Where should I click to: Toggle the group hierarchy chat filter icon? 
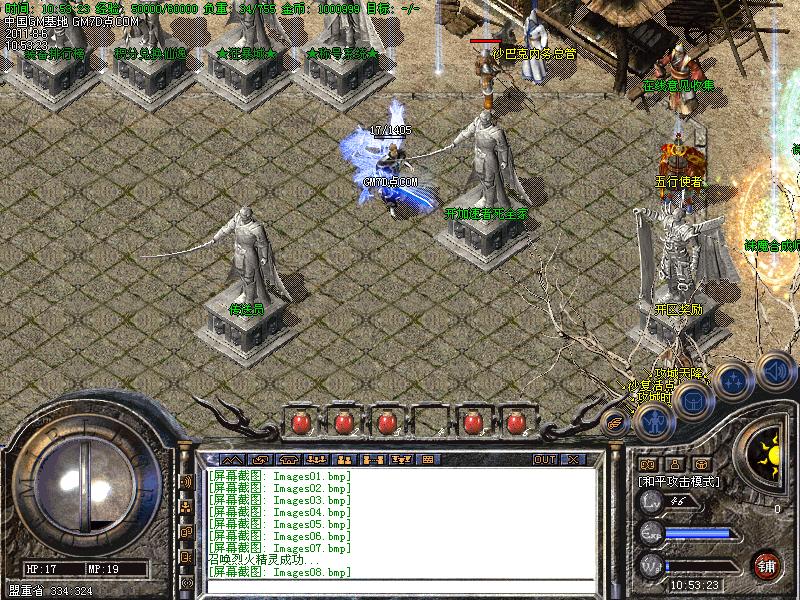coord(186,507)
